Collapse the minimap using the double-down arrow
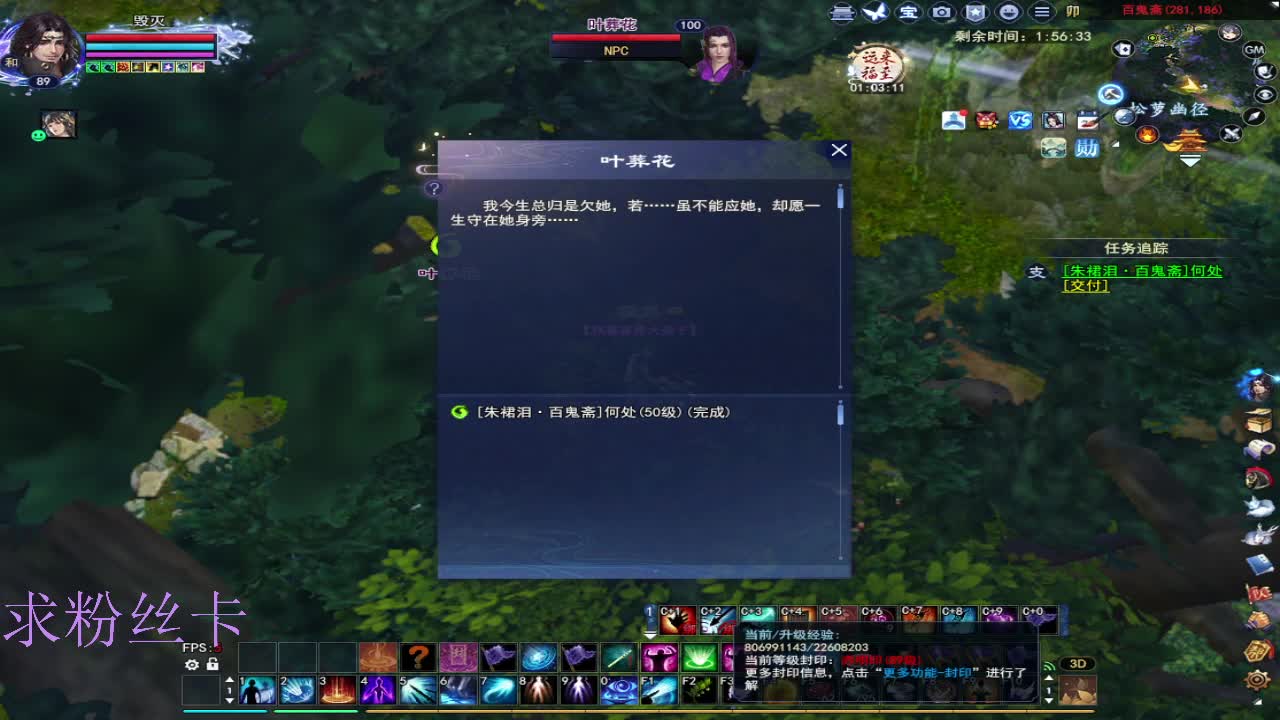 click(x=1190, y=158)
